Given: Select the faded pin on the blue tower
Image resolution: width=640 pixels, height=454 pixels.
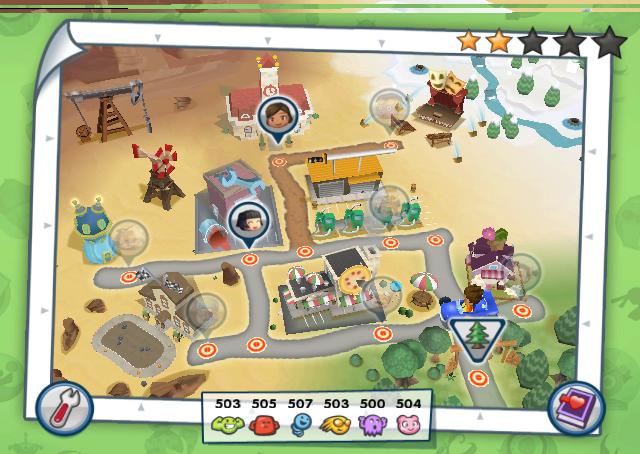Looking at the screenshot, I should 127,240.
